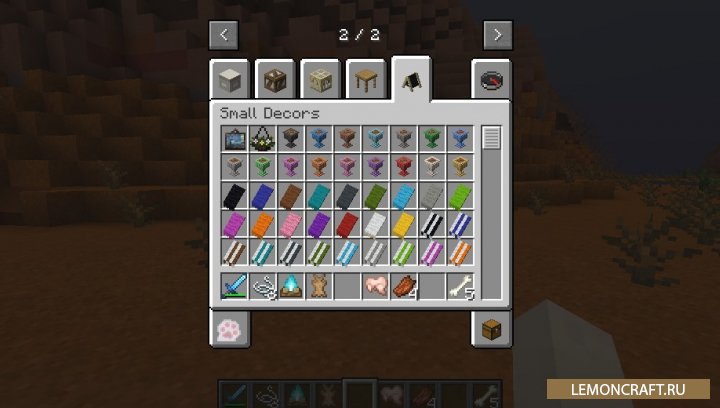Select the black carpet item
Viewport: 720px width, 408px height.
(x=233, y=195)
